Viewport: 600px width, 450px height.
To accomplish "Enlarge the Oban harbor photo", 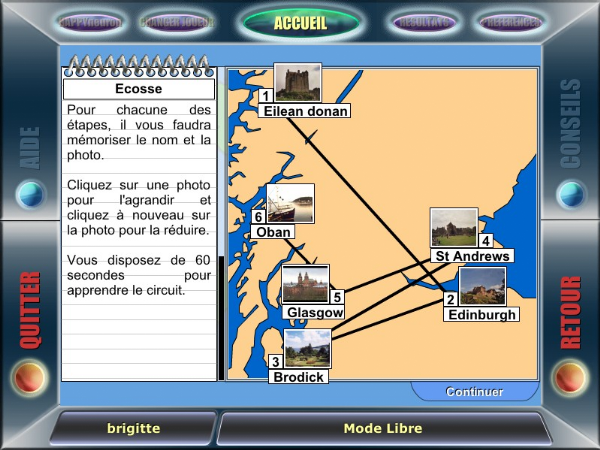I will (290, 203).
